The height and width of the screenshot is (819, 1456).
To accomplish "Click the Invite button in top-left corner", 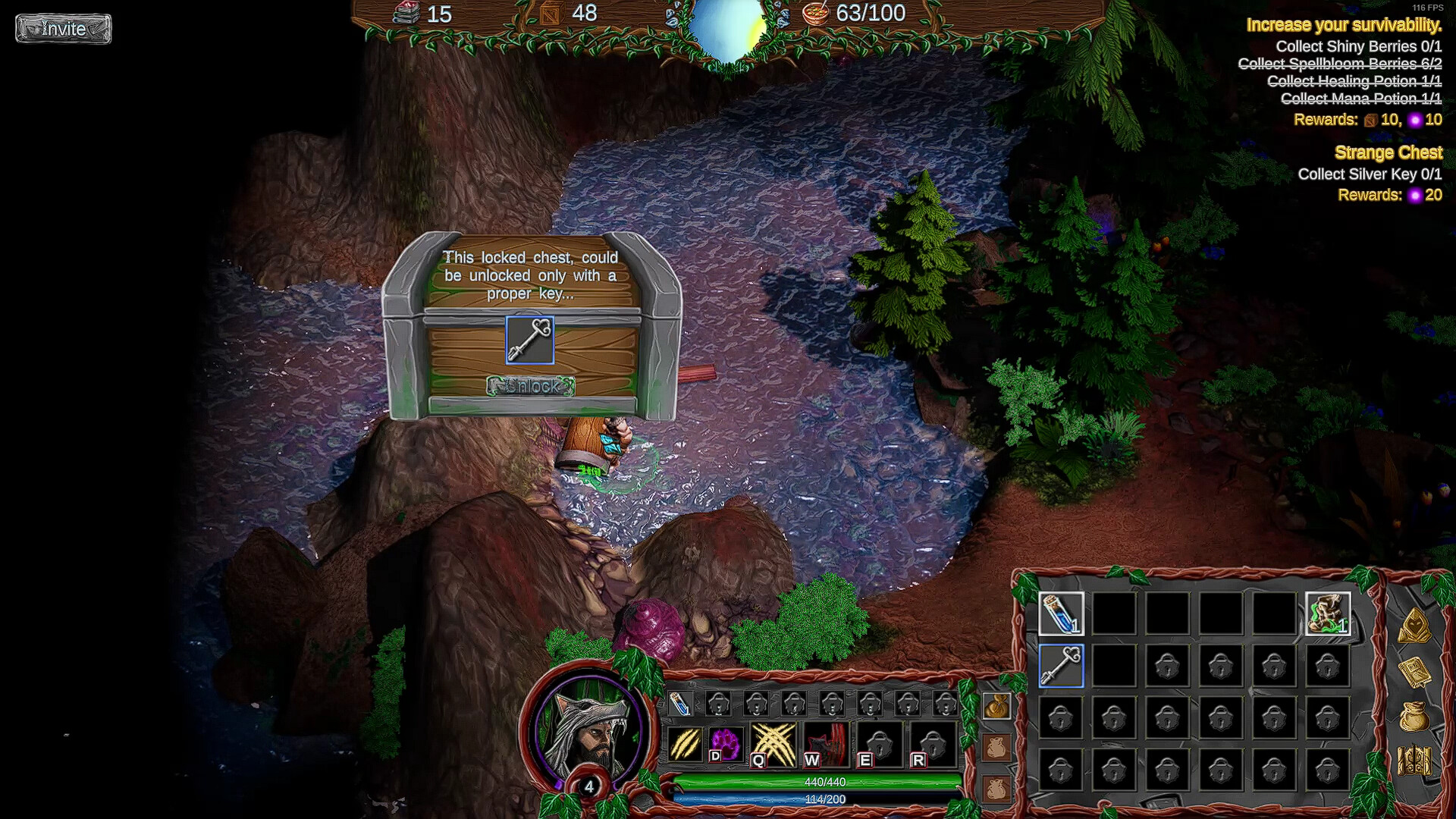I will coord(63,29).
